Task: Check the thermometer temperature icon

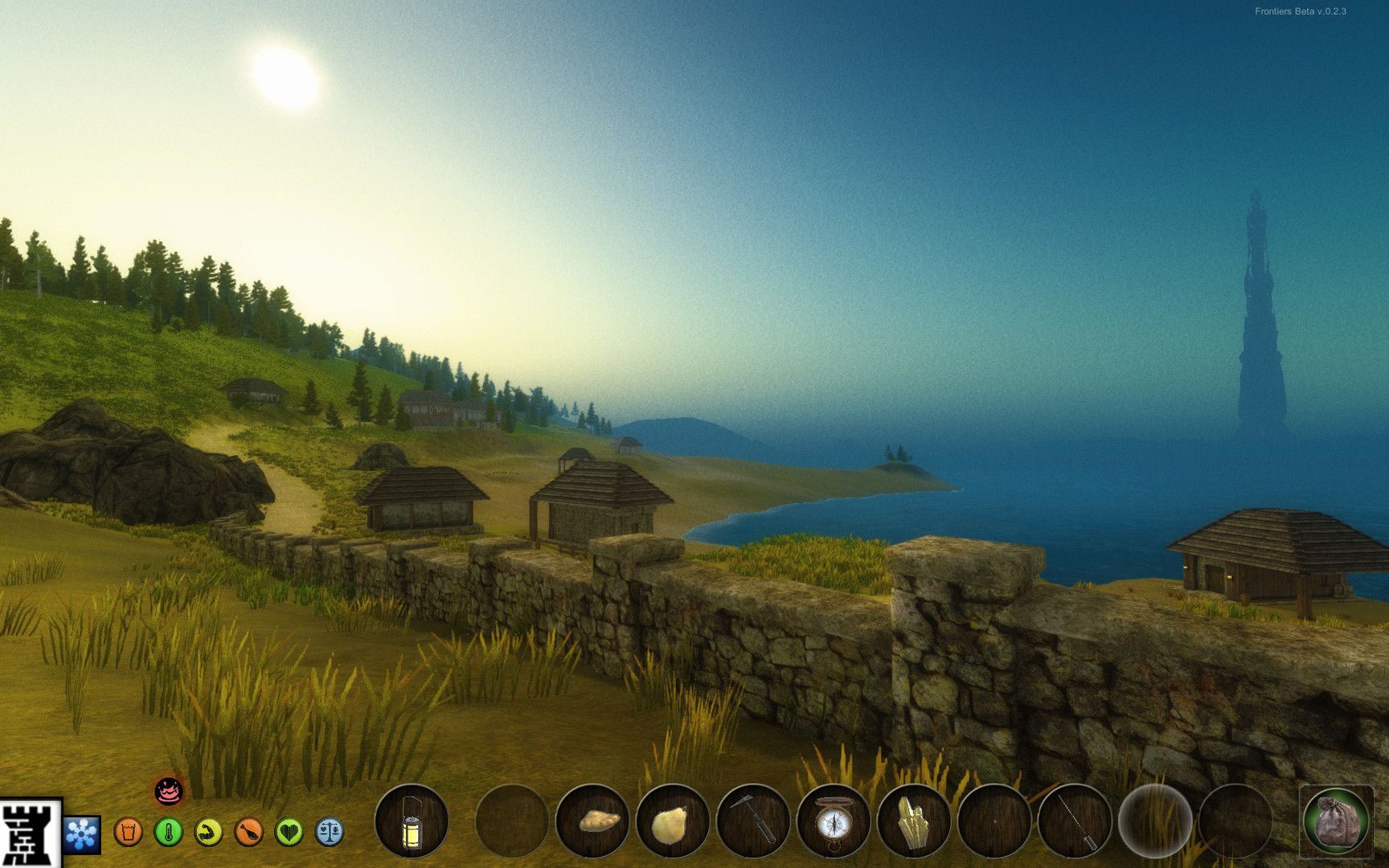Action: (168, 832)
